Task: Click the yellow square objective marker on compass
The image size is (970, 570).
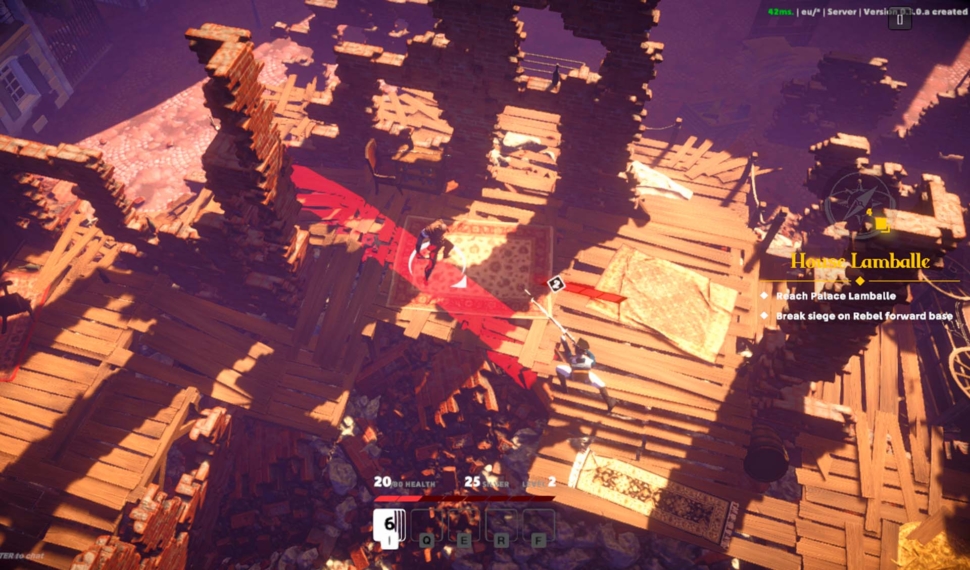Action: click(x=881, y=224)
